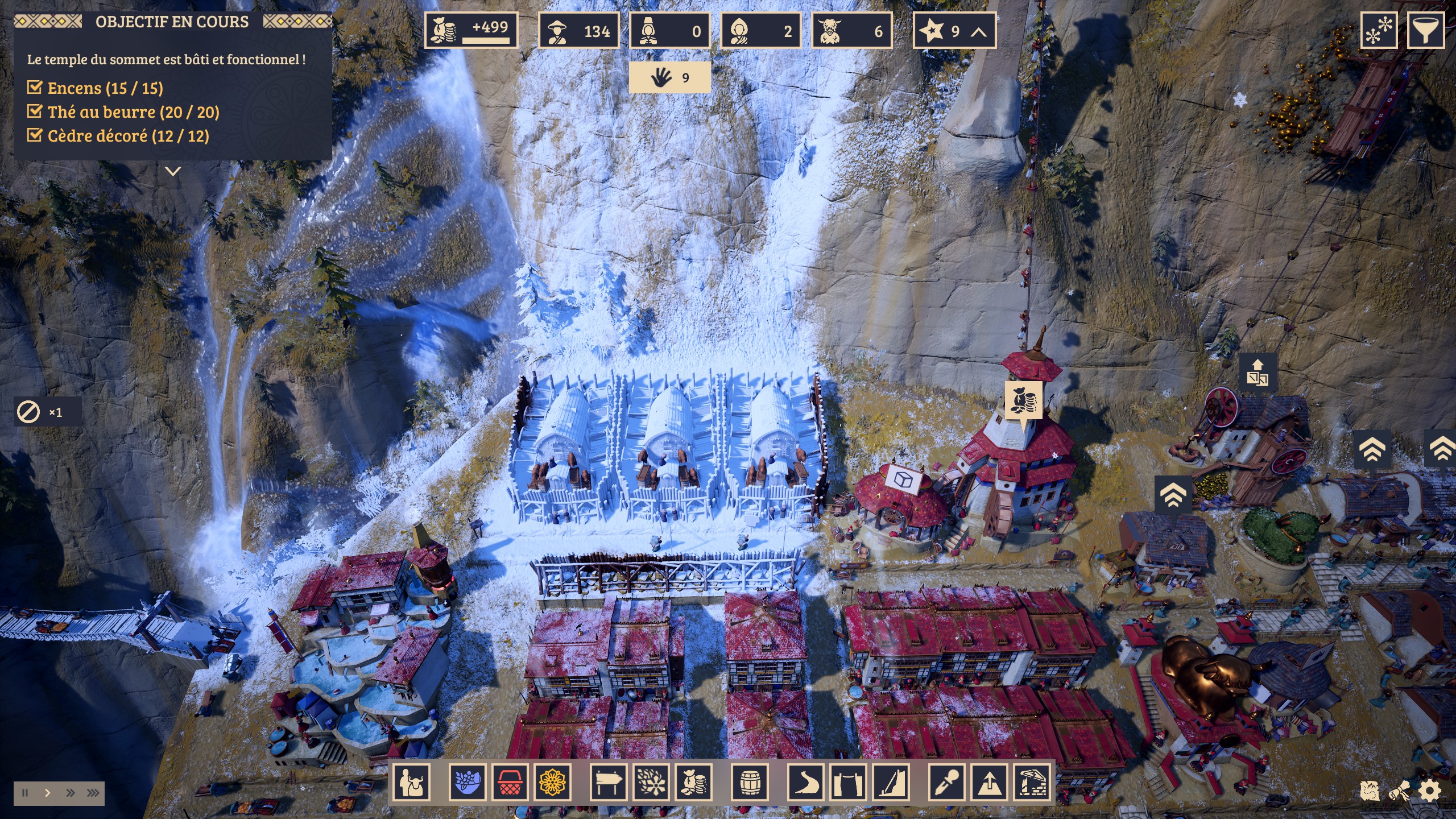
Task: Activate the eyedropper copy tool
Action: (x=947, y=783)
